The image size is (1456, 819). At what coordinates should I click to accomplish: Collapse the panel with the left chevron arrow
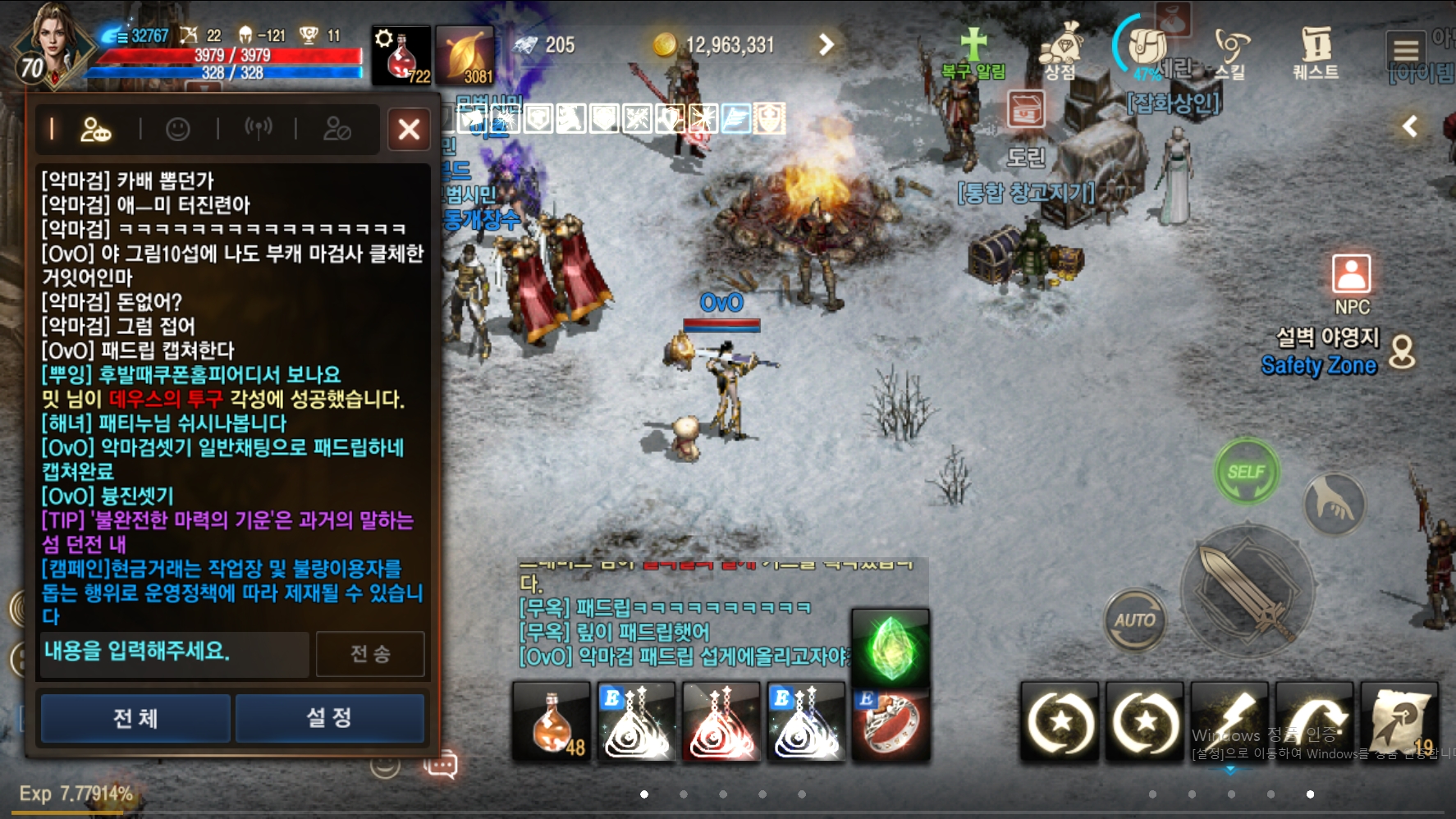[1410, 126]
